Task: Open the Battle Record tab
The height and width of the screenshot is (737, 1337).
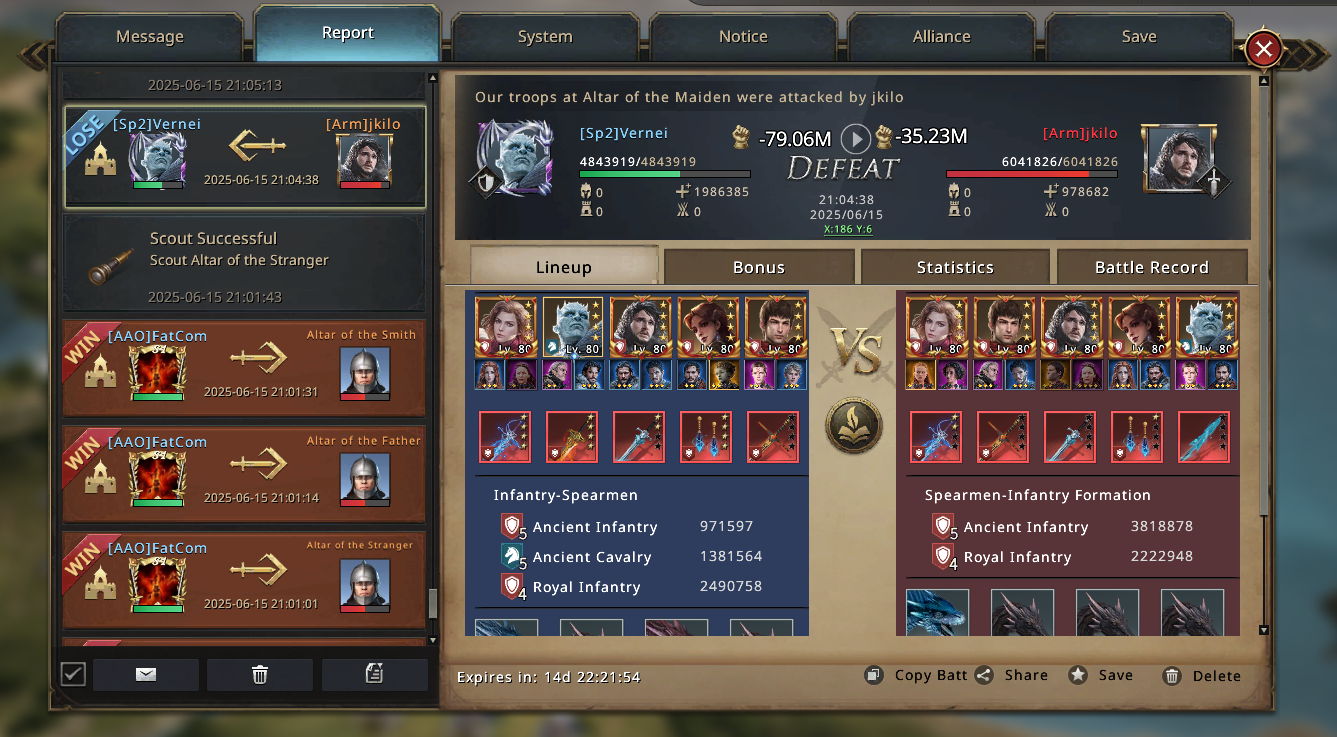Action: point(1151,267)
